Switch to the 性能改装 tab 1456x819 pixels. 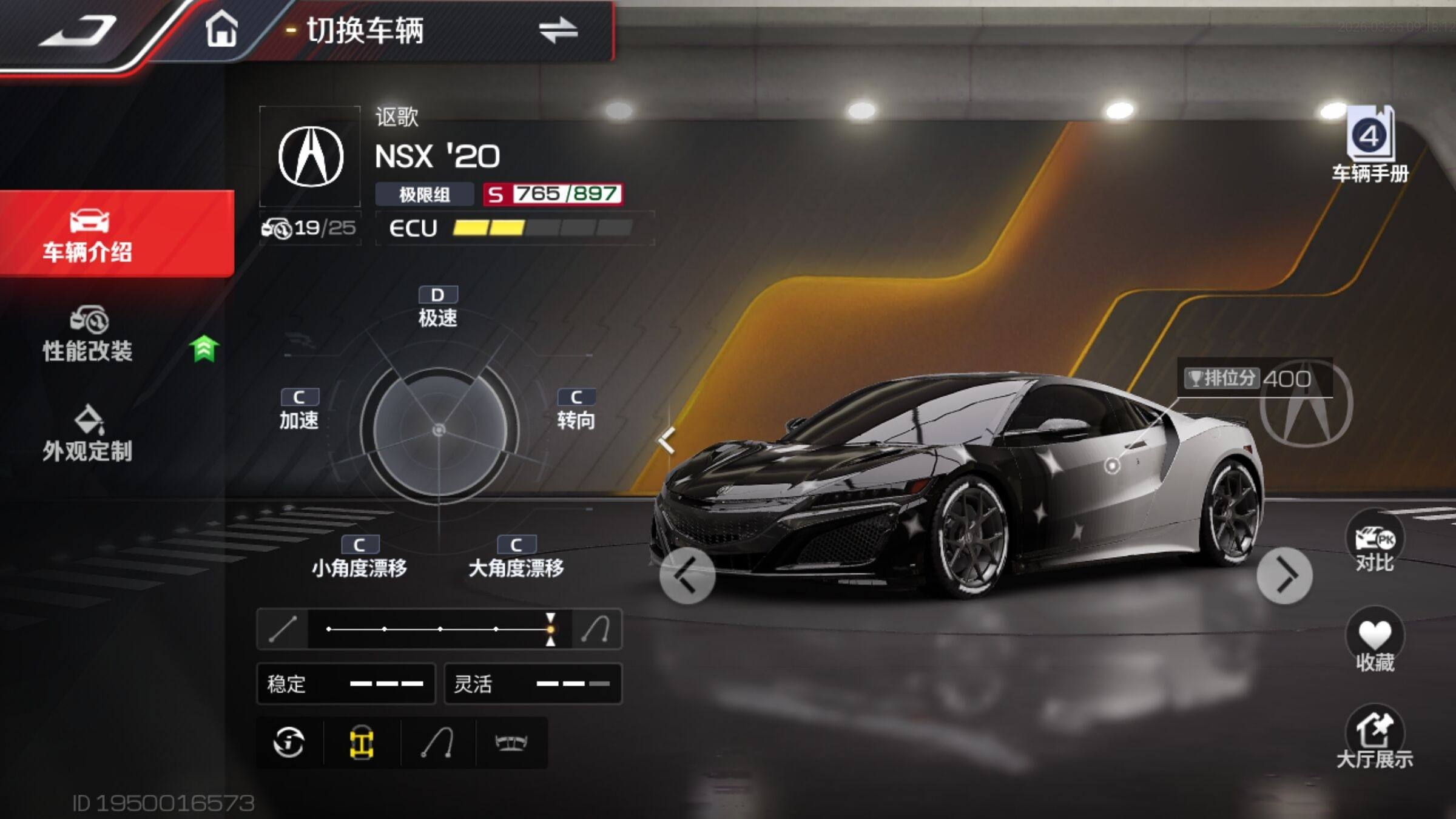coord(89,335)
